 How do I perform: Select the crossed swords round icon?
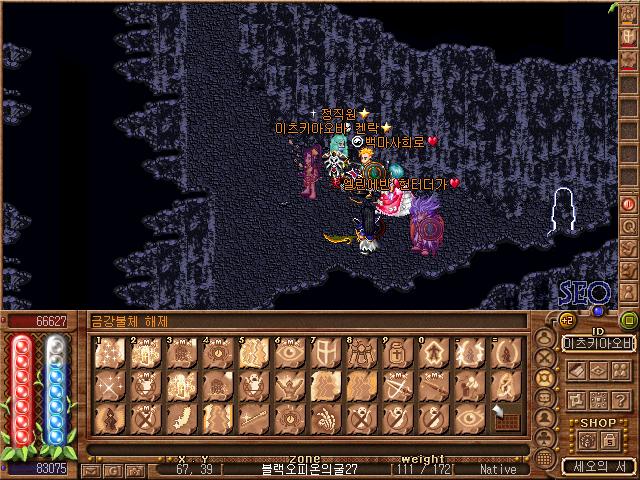pos(544,359)
